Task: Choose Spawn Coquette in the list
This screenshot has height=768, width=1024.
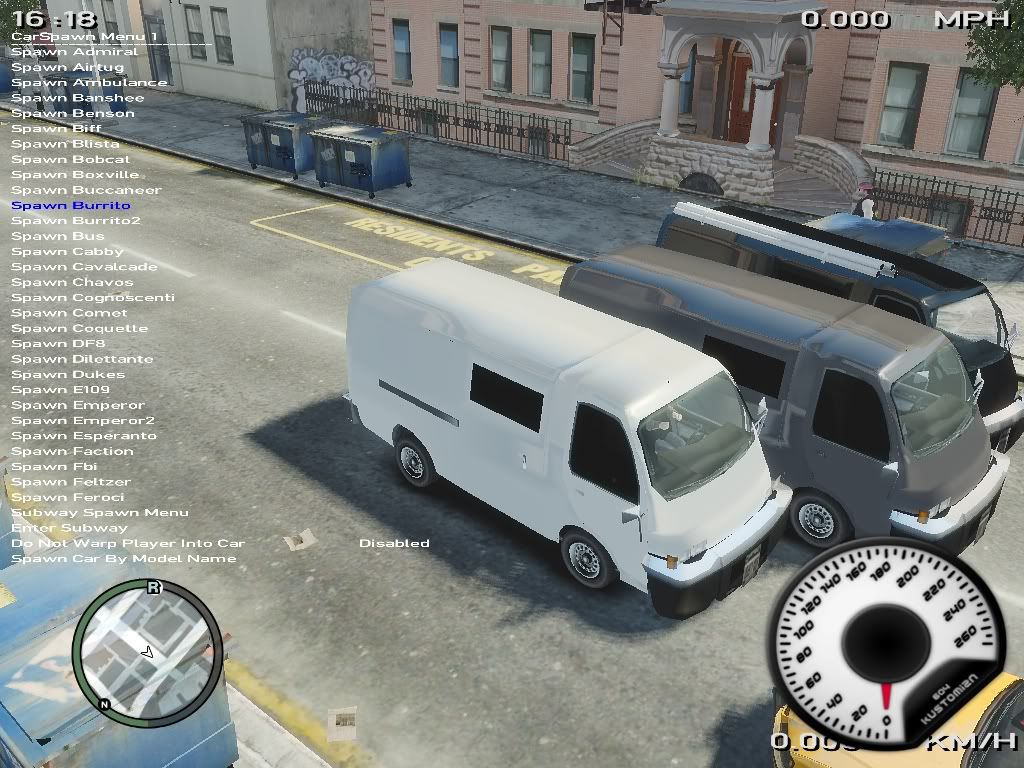Action: point(79,329)
